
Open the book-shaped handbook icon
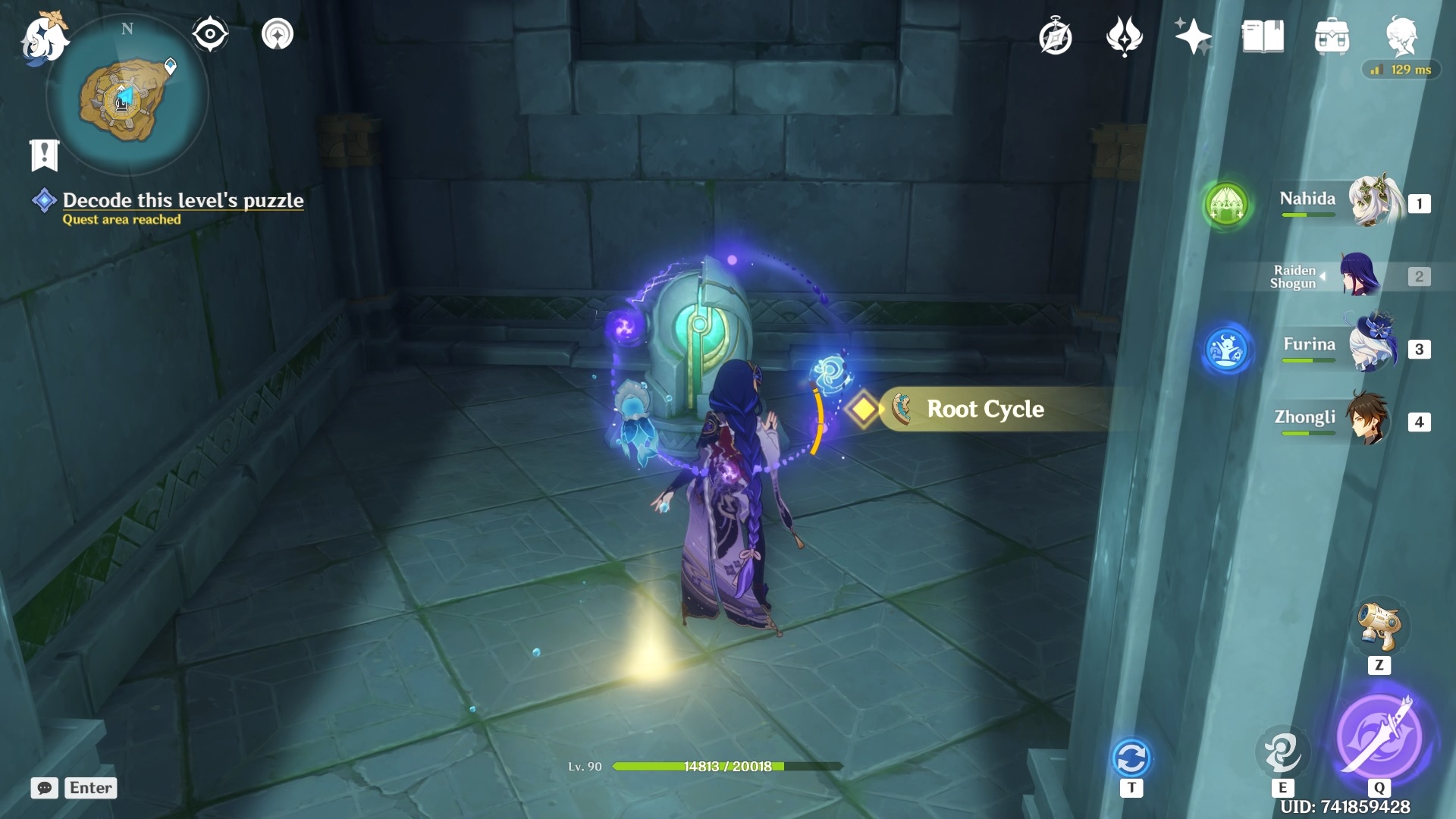point(1263,36)
